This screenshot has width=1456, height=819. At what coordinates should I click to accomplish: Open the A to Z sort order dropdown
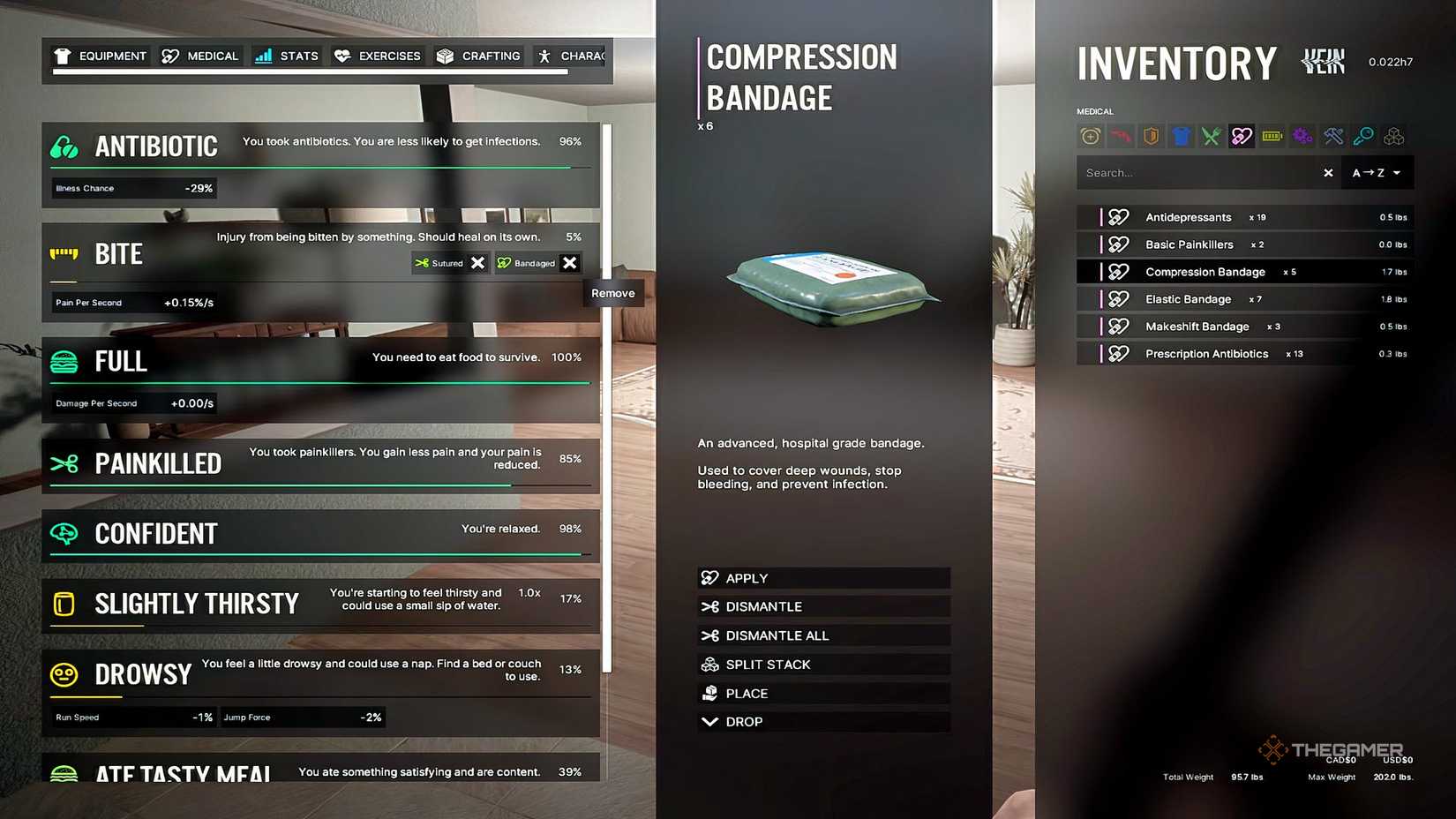click(1377, 172)
